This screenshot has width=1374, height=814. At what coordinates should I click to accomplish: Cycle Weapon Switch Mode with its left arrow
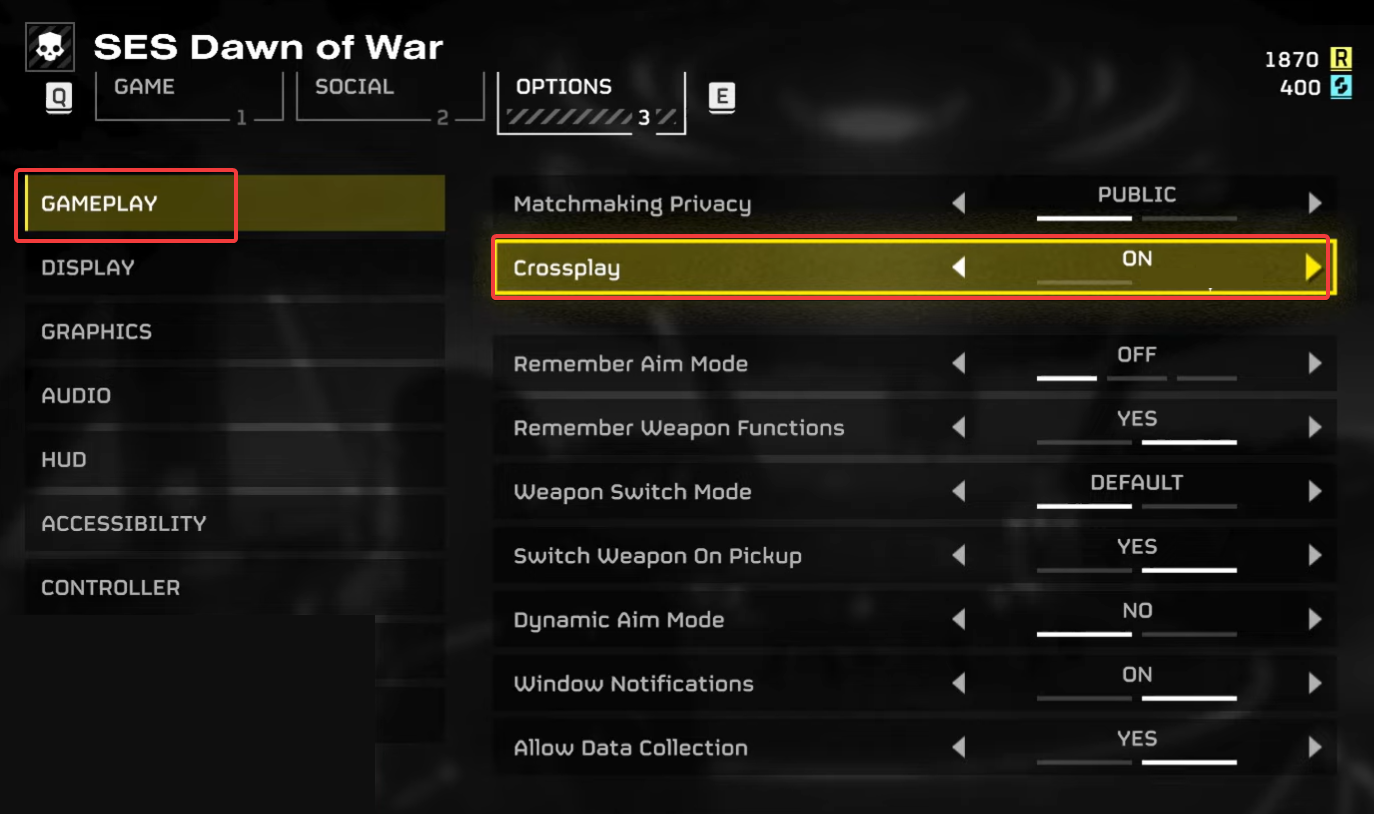pyautogui.click(x=959, y=491)
